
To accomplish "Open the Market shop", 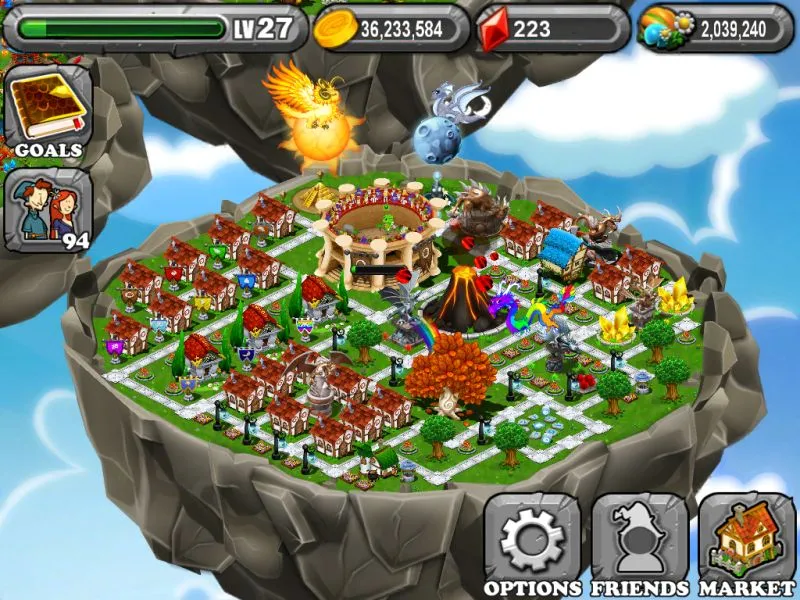I will point(745,542).
